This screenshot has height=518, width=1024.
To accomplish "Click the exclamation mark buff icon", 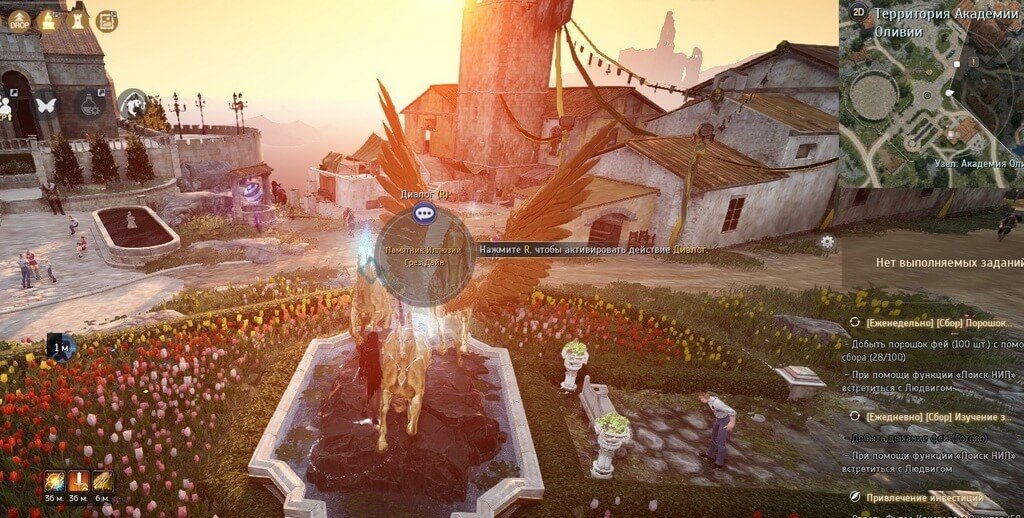I will tap(78, 481).
